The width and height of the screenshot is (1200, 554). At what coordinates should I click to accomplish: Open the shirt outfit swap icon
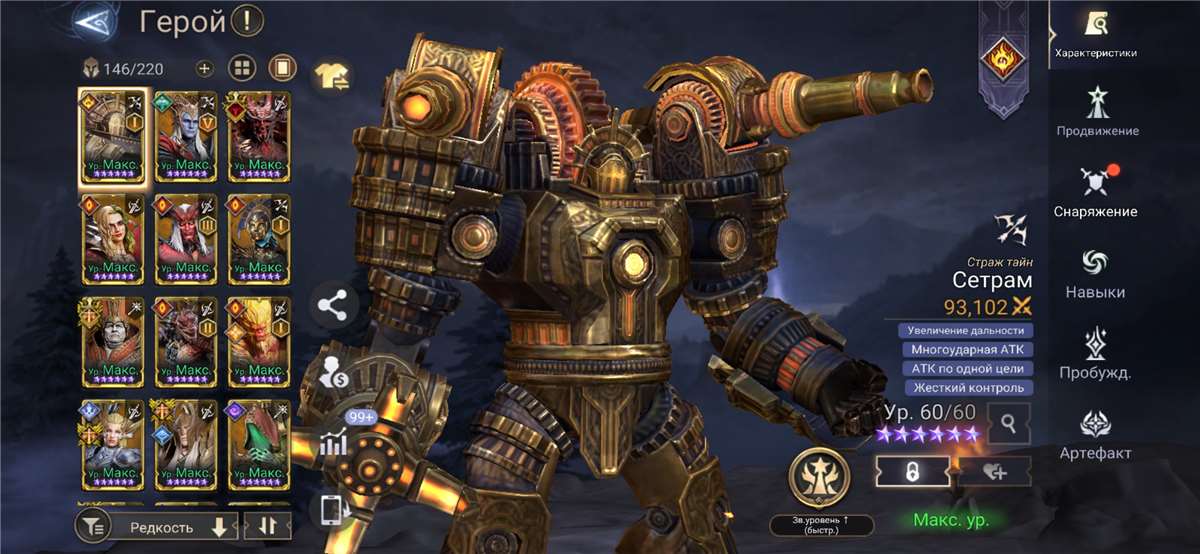coord(331,75)
